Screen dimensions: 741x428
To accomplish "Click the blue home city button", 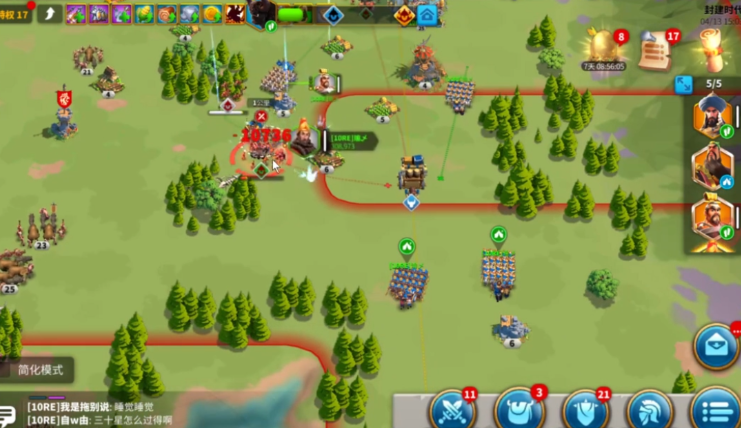I will 428,15.
